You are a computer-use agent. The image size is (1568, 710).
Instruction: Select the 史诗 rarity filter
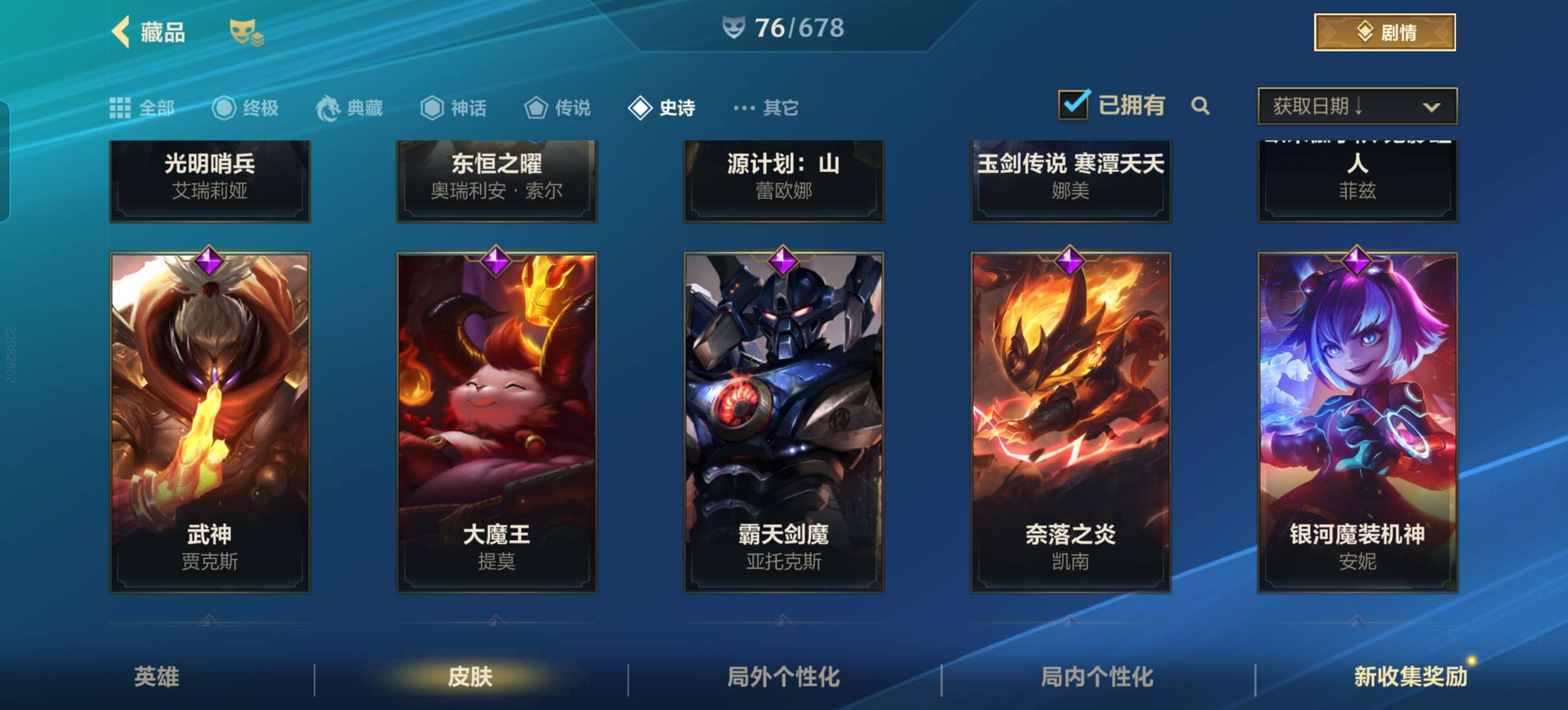click(662, 108)
